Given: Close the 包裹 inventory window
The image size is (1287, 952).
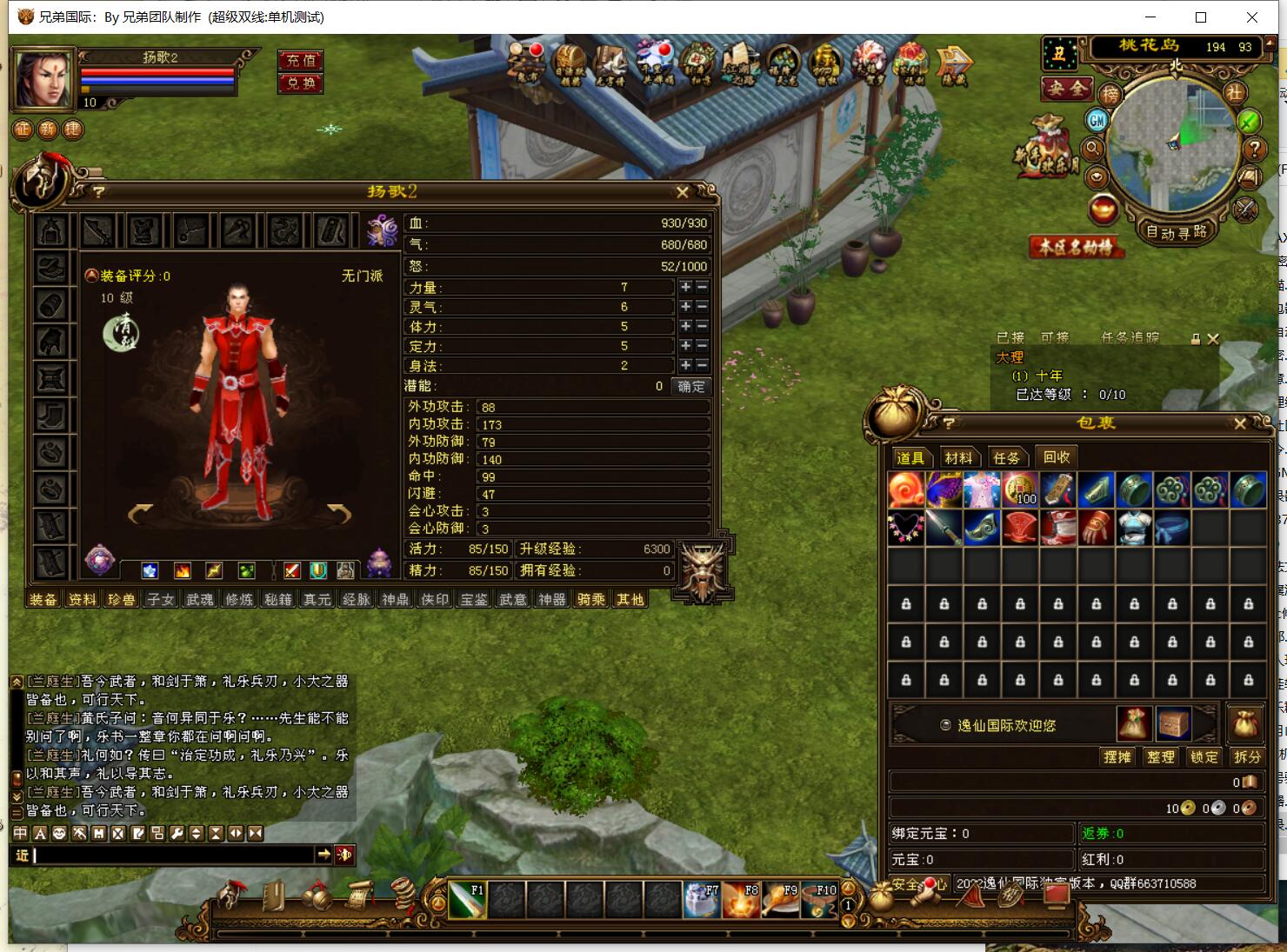Looking at the screenshot, I should point(1240,423).
